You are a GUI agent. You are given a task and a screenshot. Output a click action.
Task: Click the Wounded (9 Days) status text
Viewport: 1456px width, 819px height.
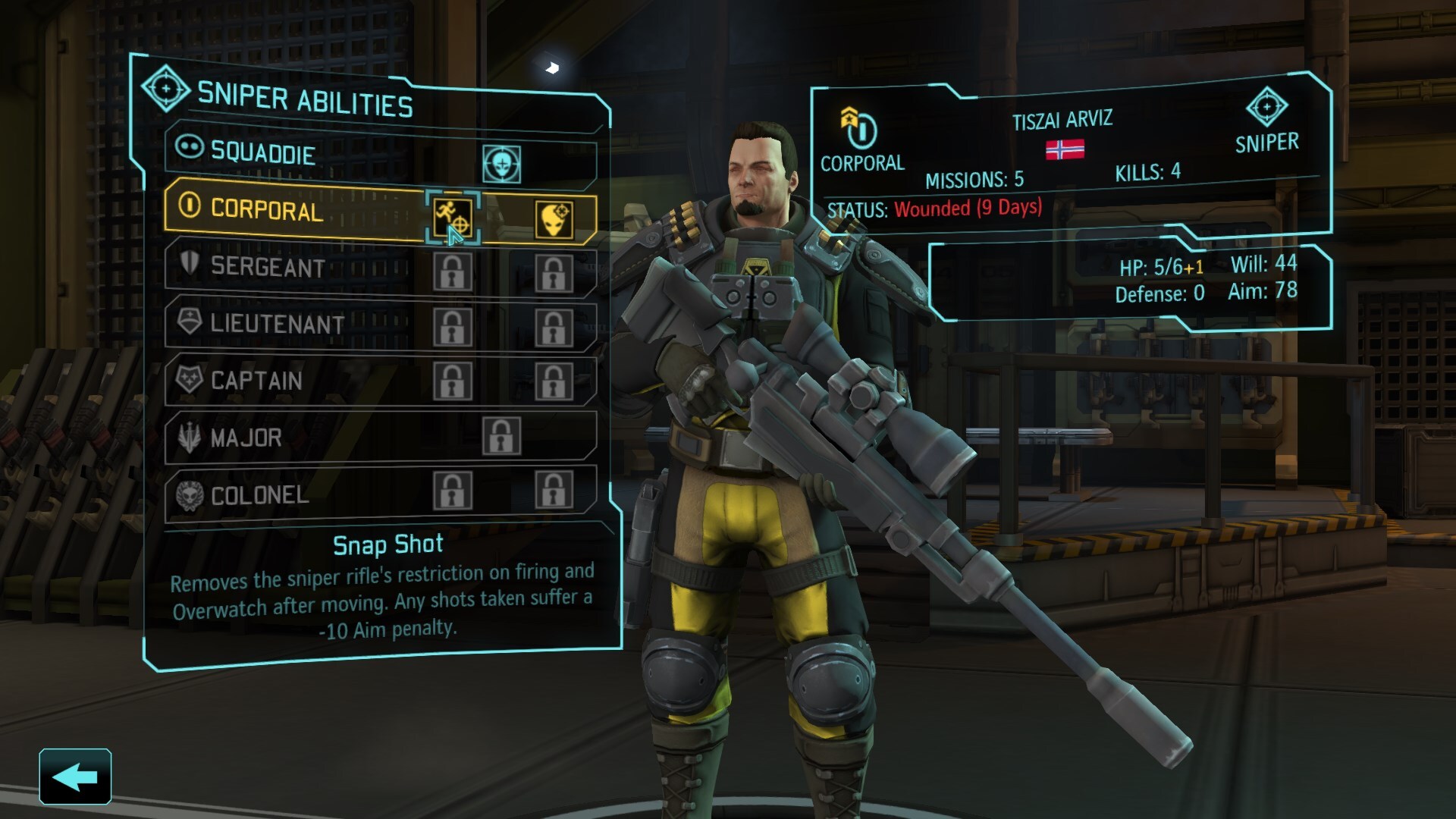(x=969, y=210)
